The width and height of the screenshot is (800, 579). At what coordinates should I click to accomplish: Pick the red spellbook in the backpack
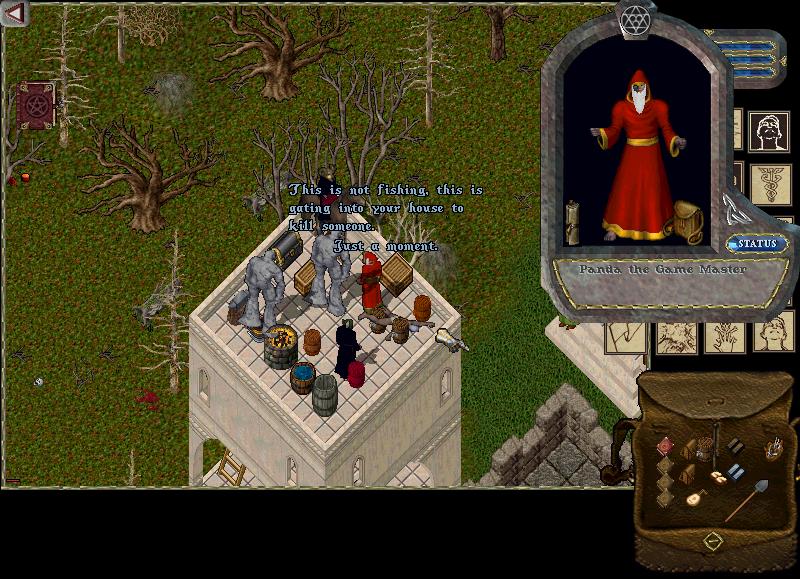(665, 446)
